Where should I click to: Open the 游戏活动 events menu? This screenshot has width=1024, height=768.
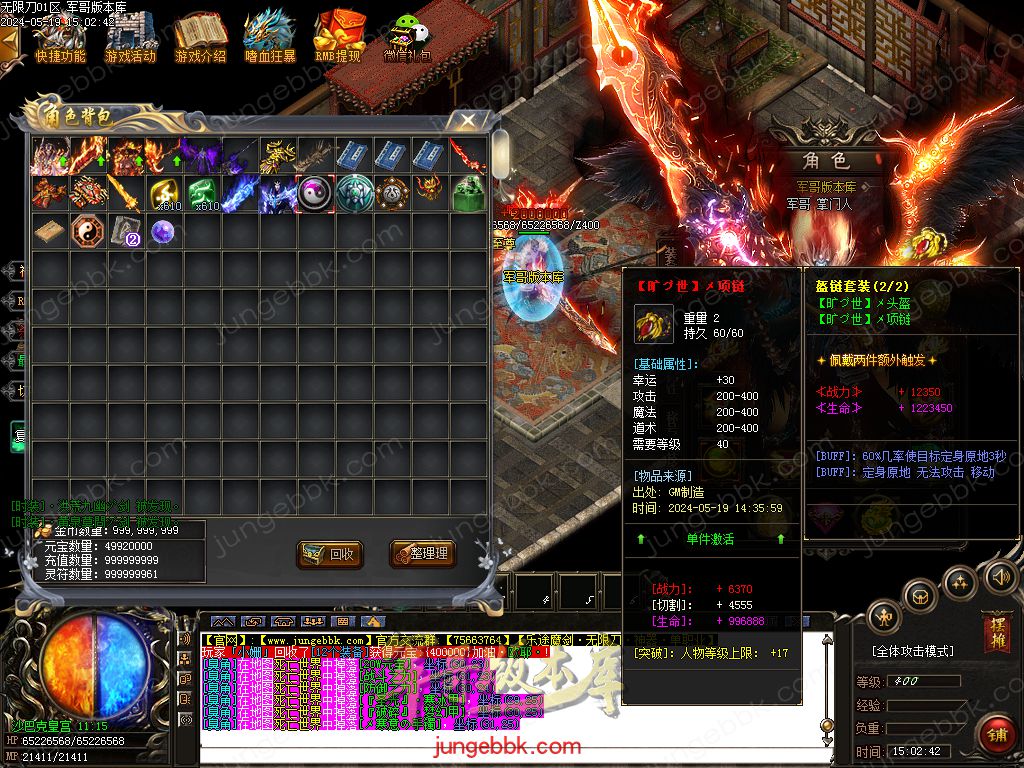tap(130, 40)
